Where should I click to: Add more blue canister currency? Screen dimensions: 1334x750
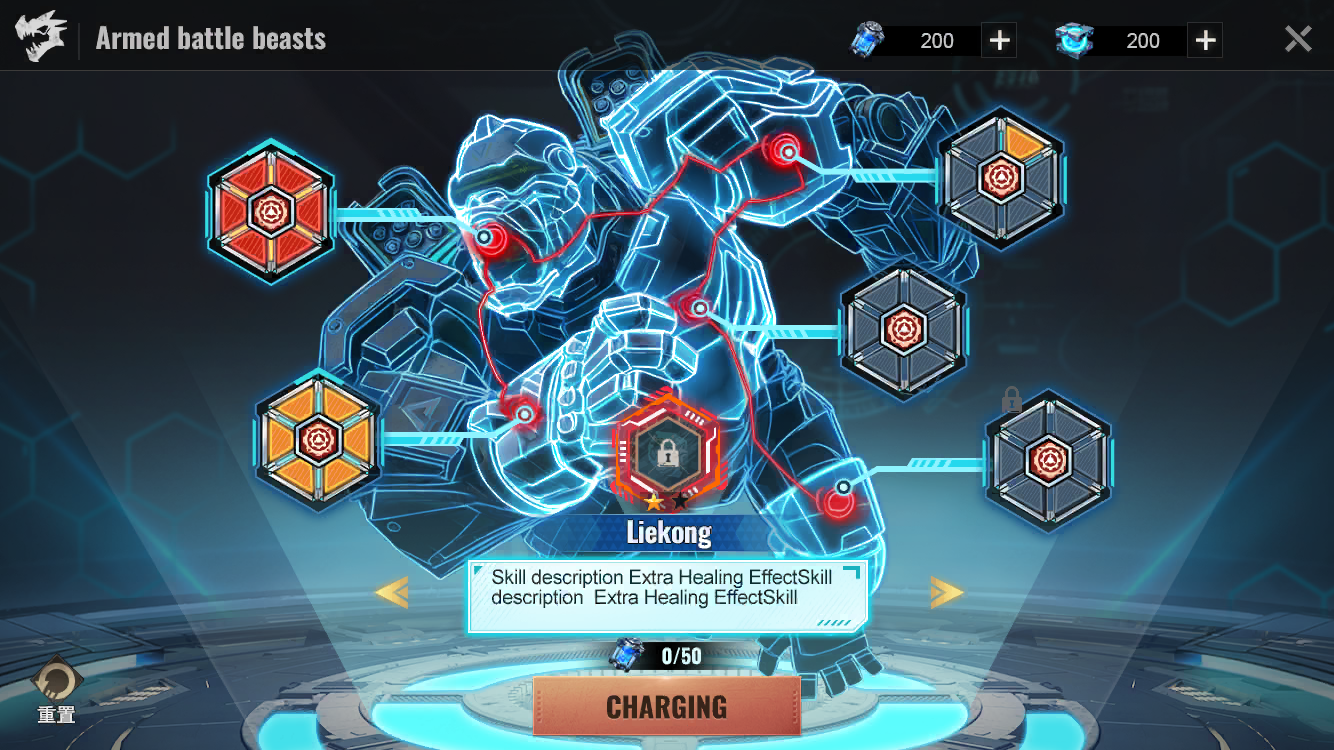click(999, 40)
